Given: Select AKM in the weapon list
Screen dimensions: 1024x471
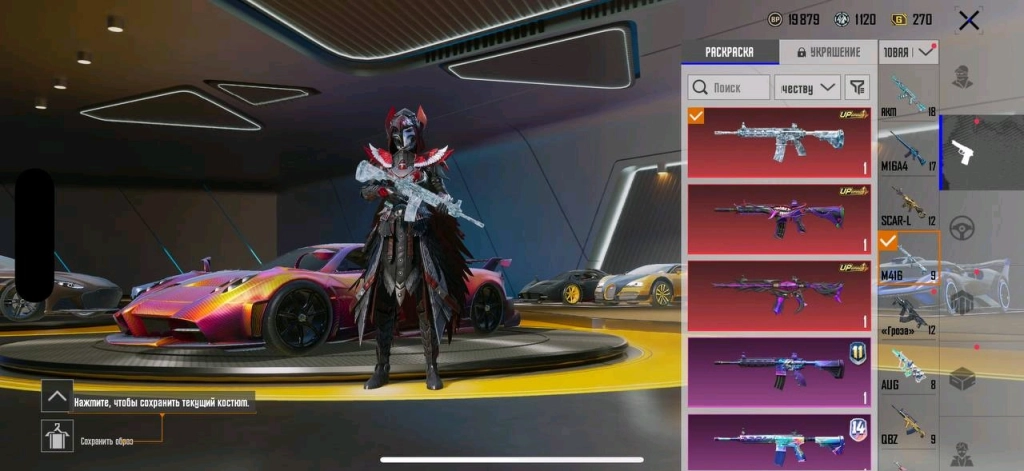Looking at the screenshot, I should coord(908,96).
